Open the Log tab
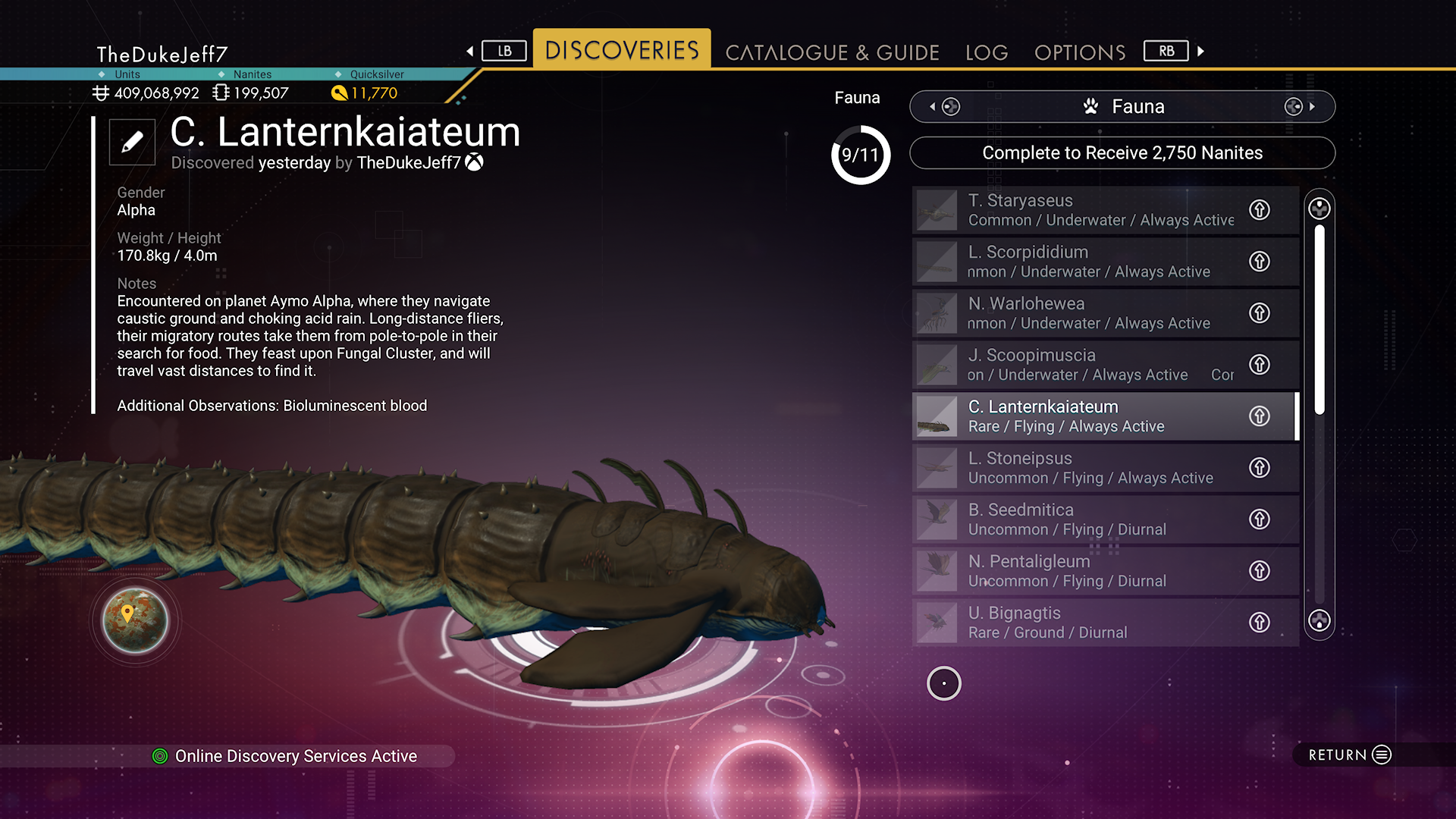This screenshot has width=1456, height=819. tap(987, 52)
